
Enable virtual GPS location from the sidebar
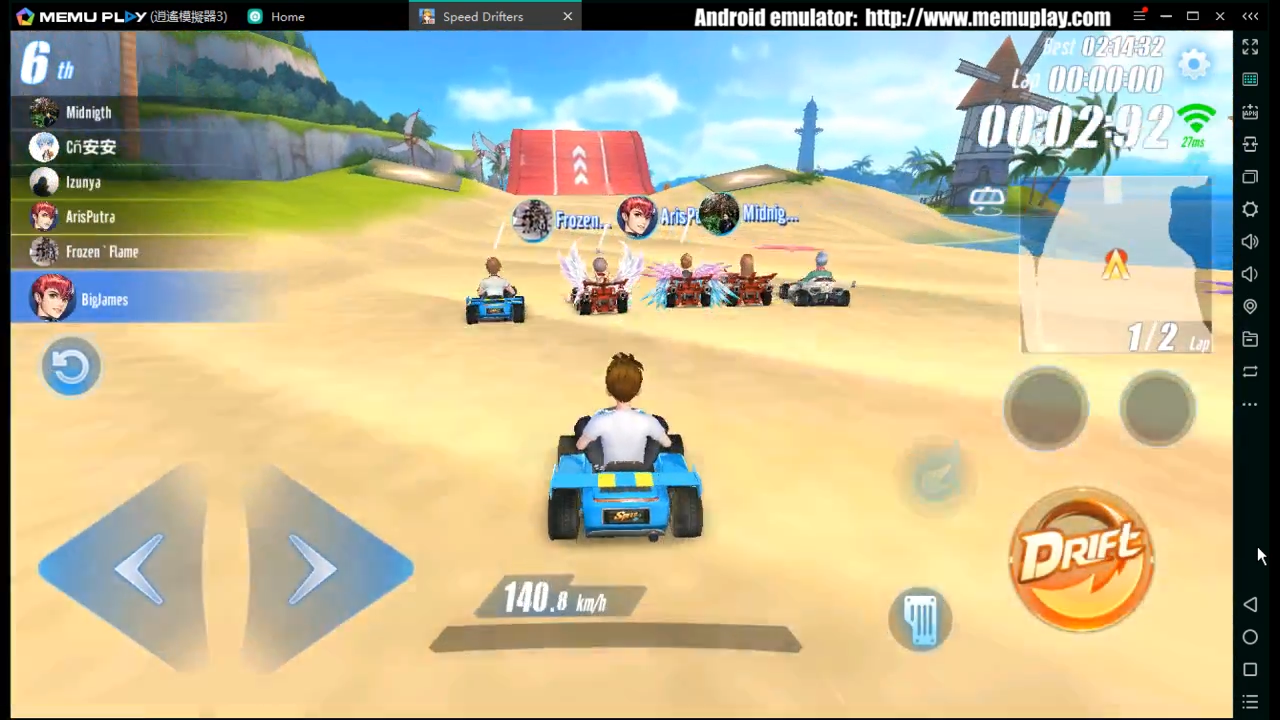[1250, 306]
